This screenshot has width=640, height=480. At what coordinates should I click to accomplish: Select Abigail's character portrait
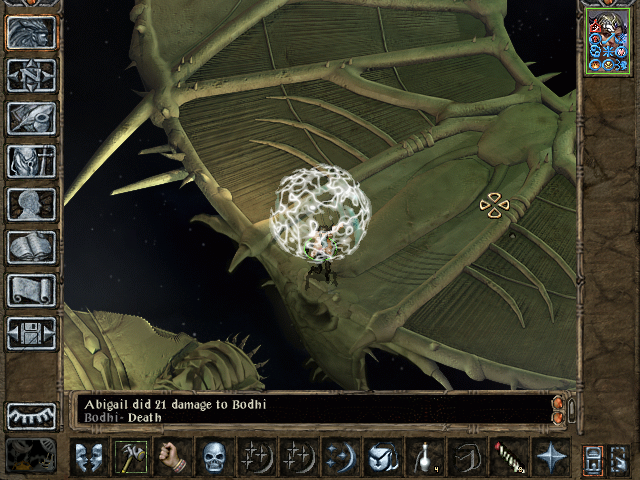[608, 41]
